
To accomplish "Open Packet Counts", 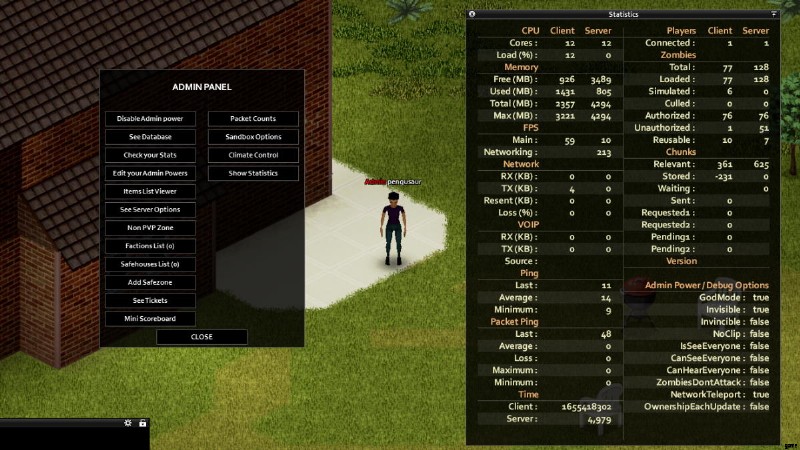I will pyautogui.click(x=253, y=119).
